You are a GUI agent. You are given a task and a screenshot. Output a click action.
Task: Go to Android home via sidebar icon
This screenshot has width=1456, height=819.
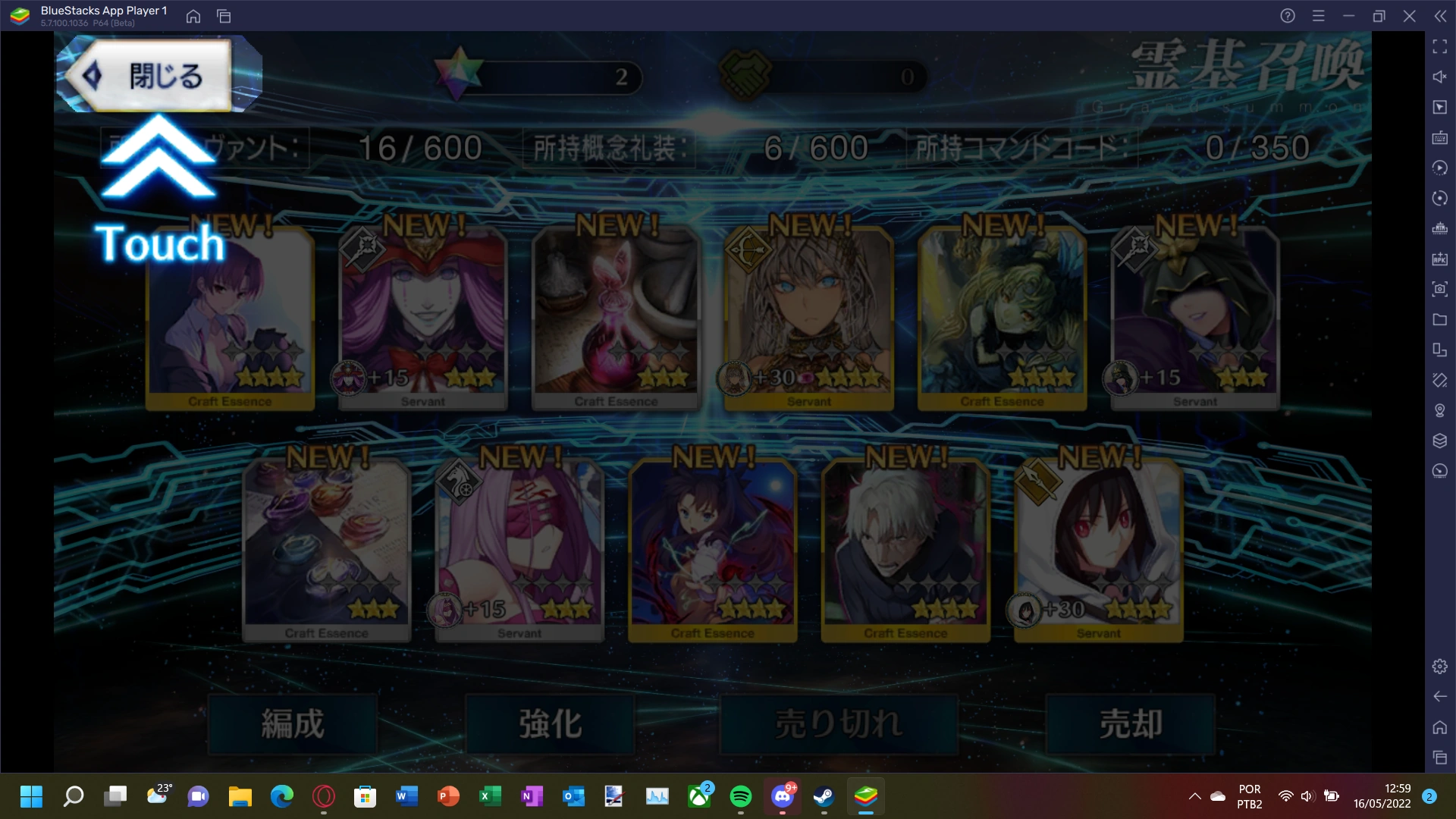[x=1440, y=726]
